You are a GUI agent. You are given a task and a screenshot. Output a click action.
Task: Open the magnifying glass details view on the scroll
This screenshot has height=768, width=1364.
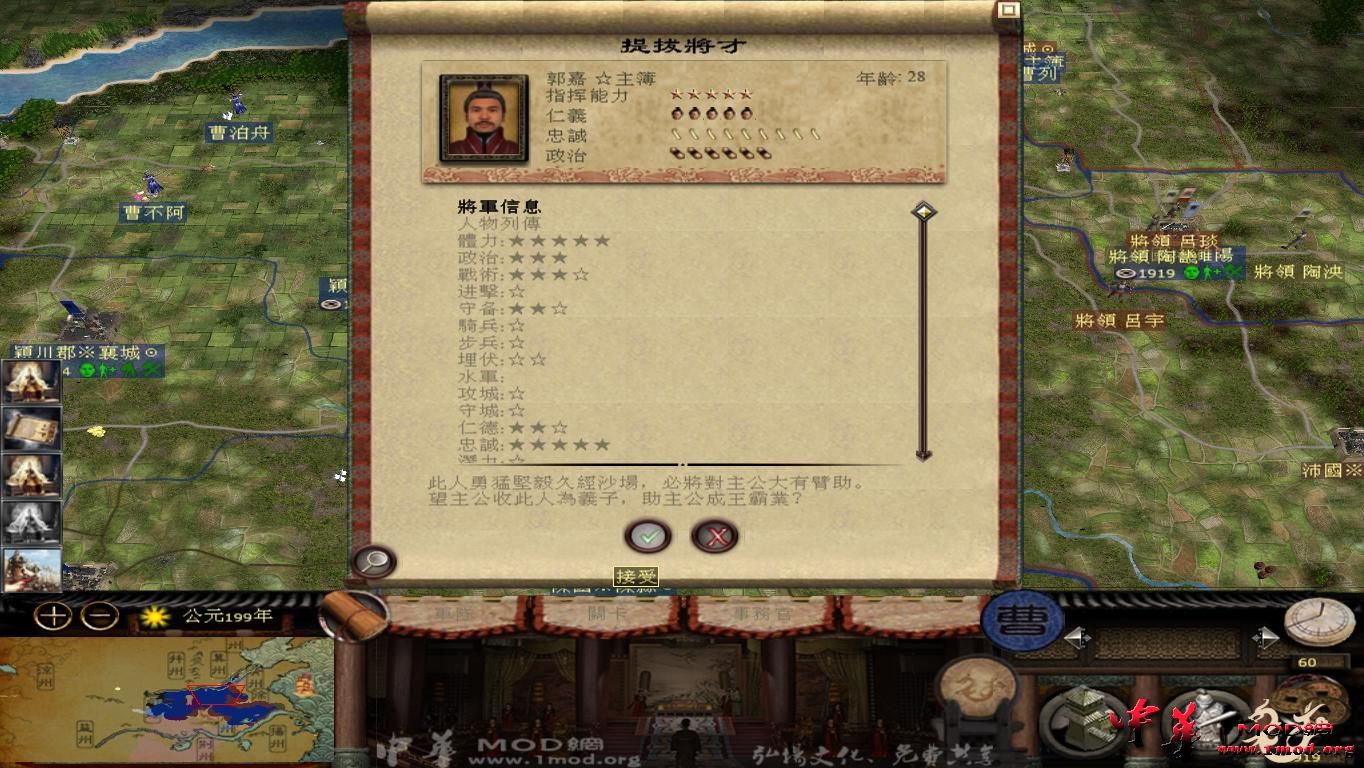coord(372,562)
